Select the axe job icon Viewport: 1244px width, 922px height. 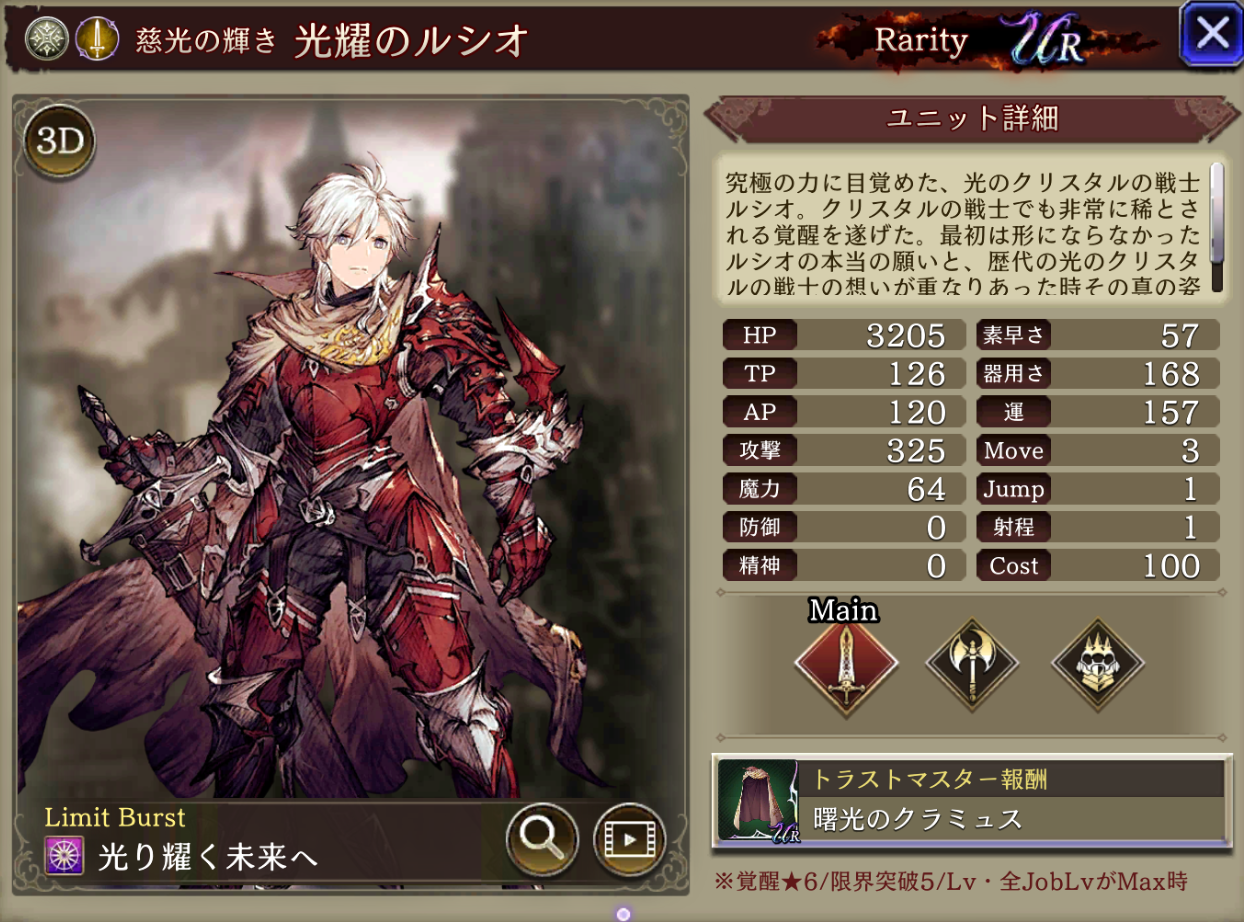(x=972, y=662)
